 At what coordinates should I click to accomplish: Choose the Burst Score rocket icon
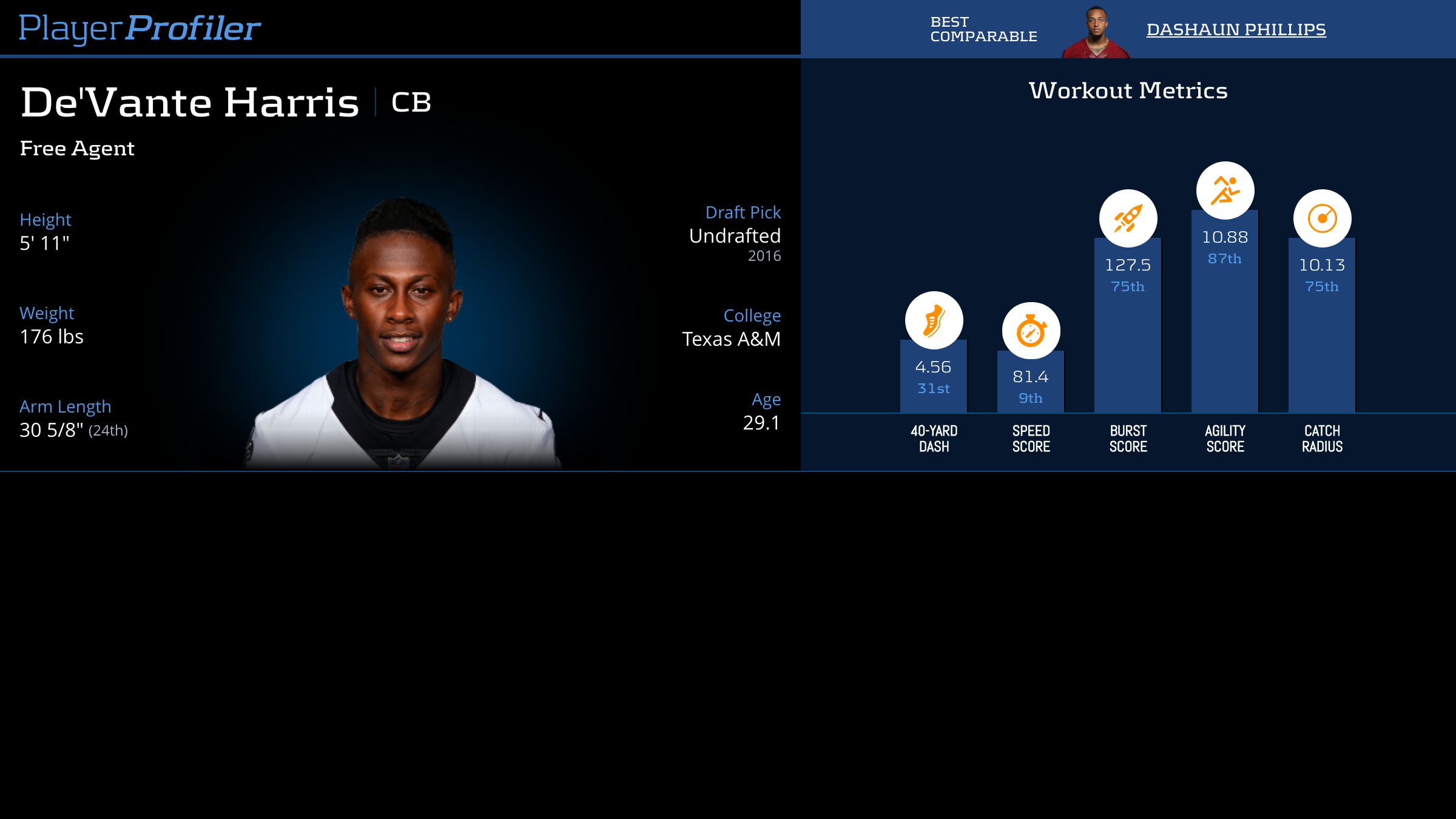click(x=1128, y=218)
